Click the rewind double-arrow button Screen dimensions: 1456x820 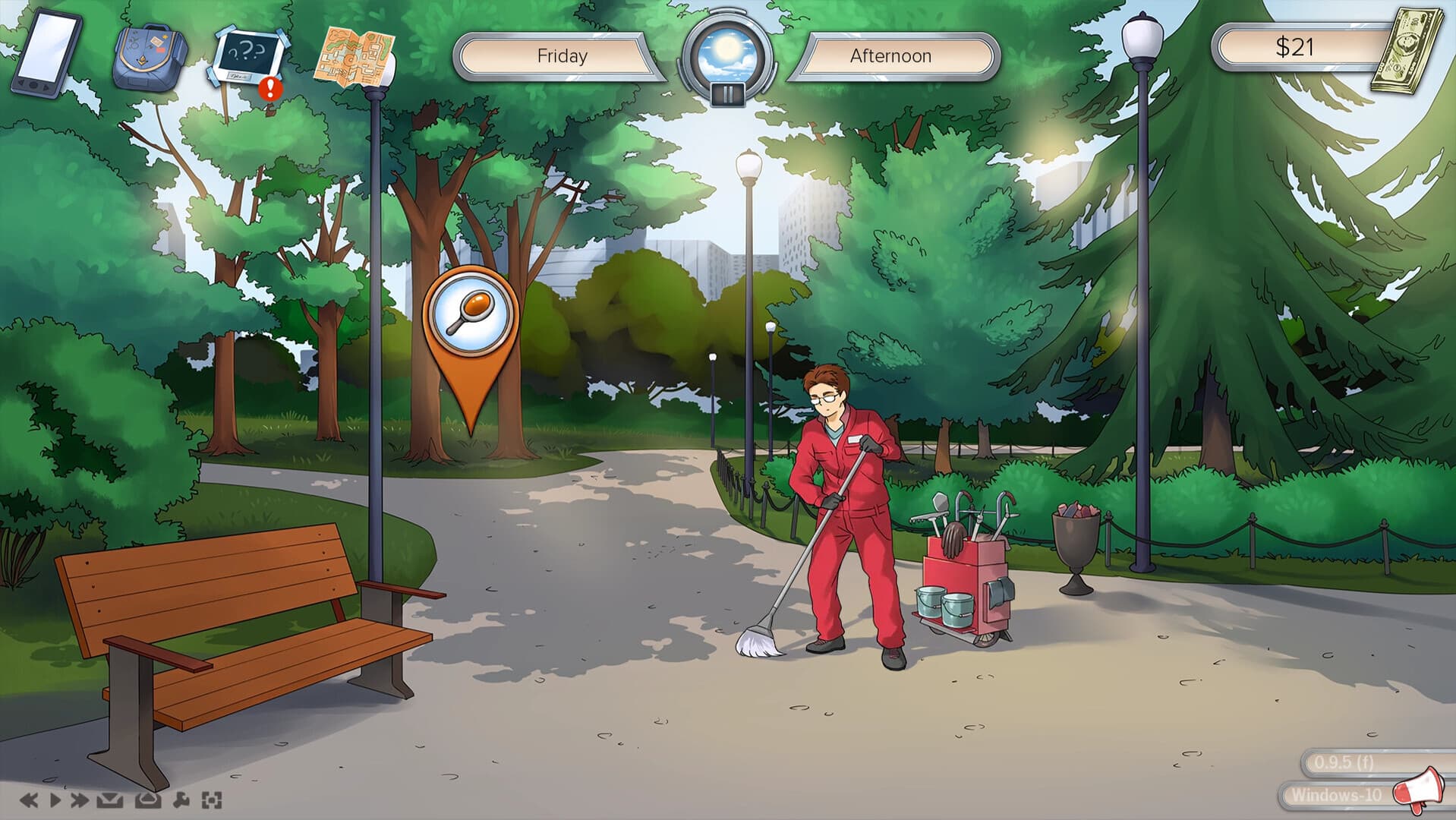click(x=29, y=799)
